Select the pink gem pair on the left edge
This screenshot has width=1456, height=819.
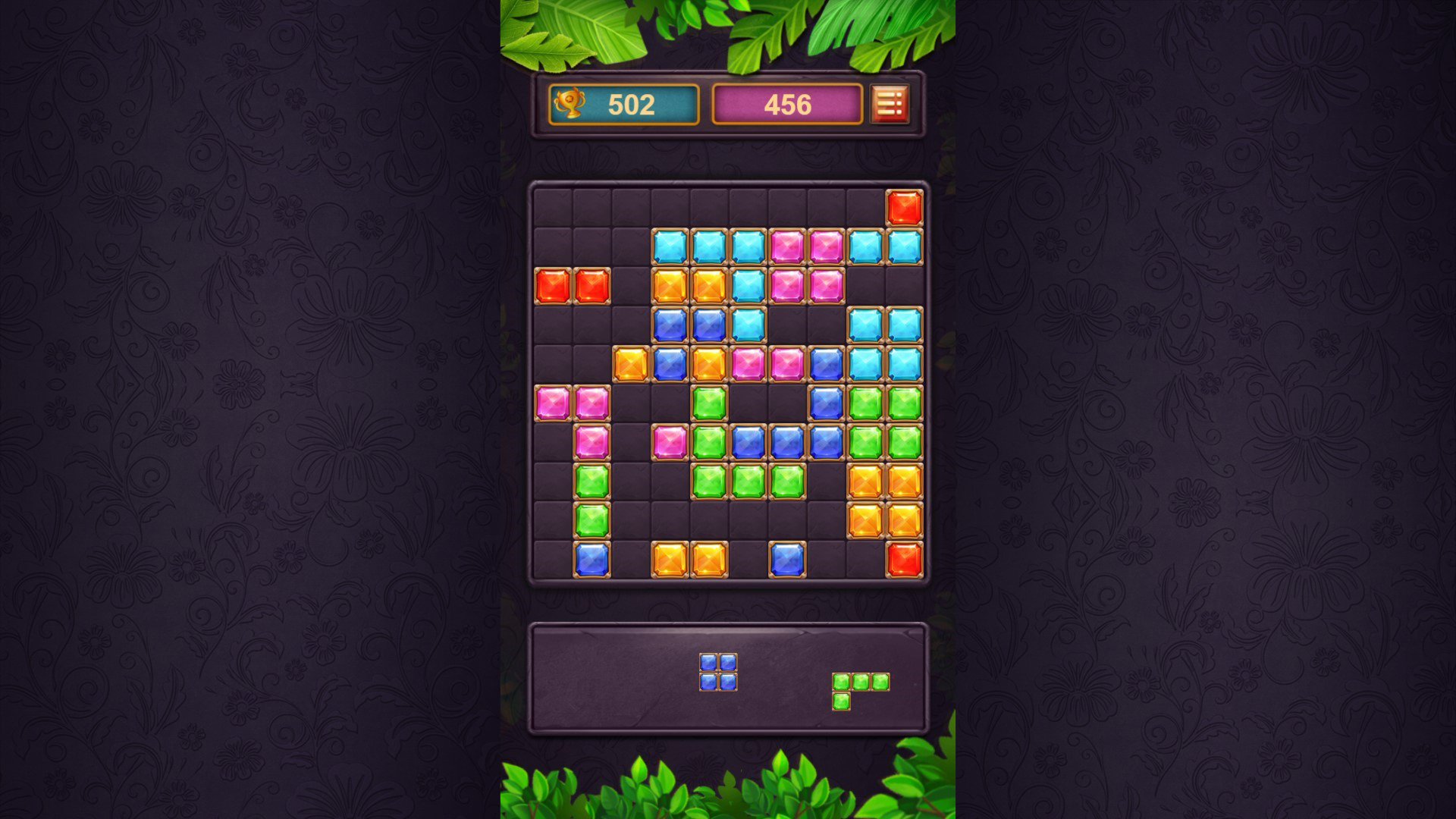[573, 403]
